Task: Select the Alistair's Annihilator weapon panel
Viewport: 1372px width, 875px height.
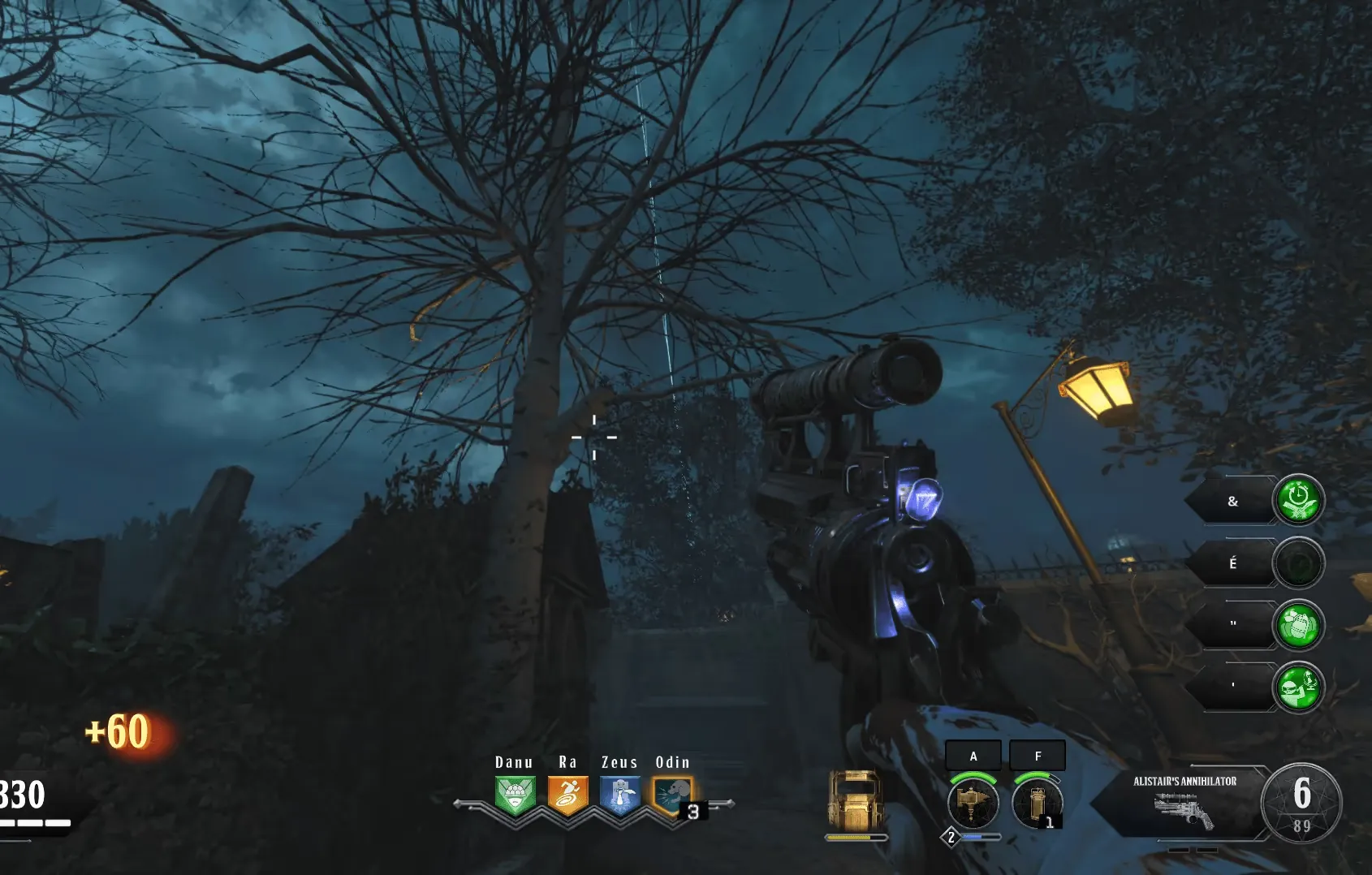Action: click(x=1184, y=801)
